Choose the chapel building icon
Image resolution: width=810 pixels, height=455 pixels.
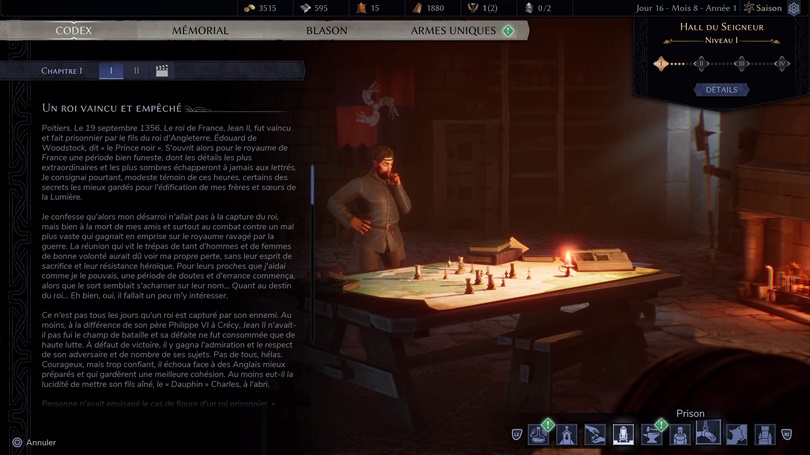click(x=567, y=435)
